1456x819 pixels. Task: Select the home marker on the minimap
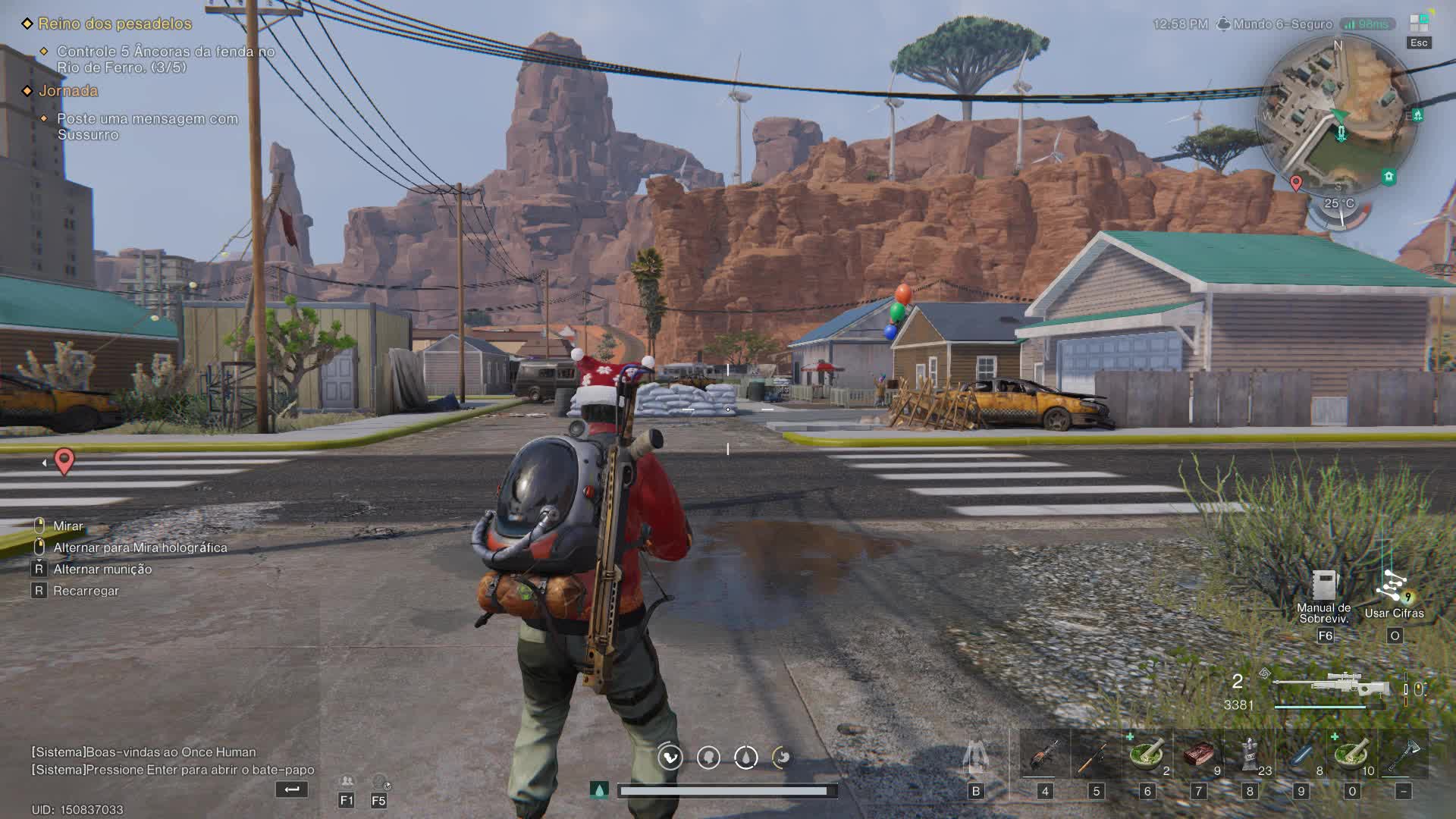coord(1389,177)
